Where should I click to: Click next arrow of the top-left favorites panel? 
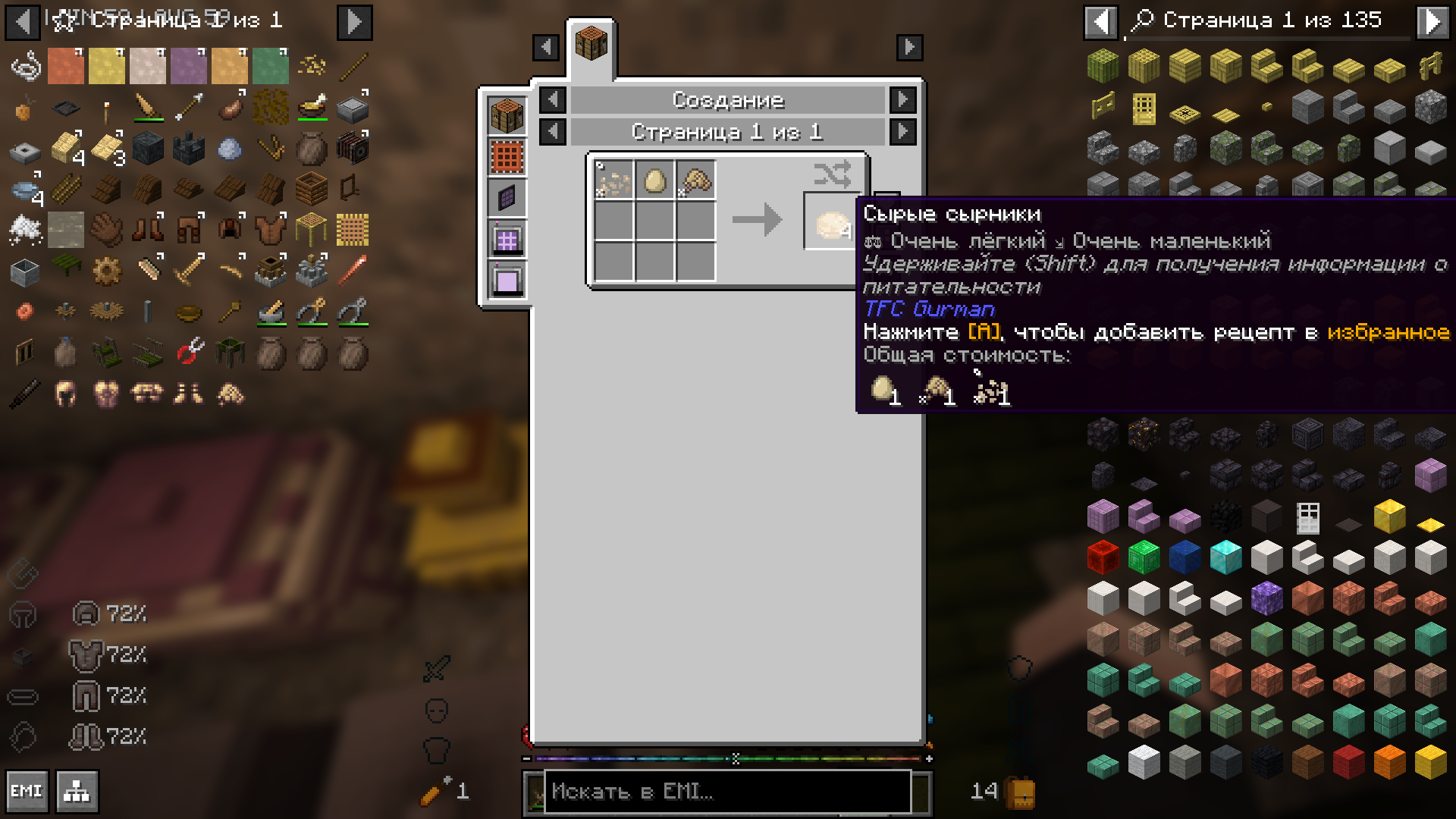coord(354,22)
